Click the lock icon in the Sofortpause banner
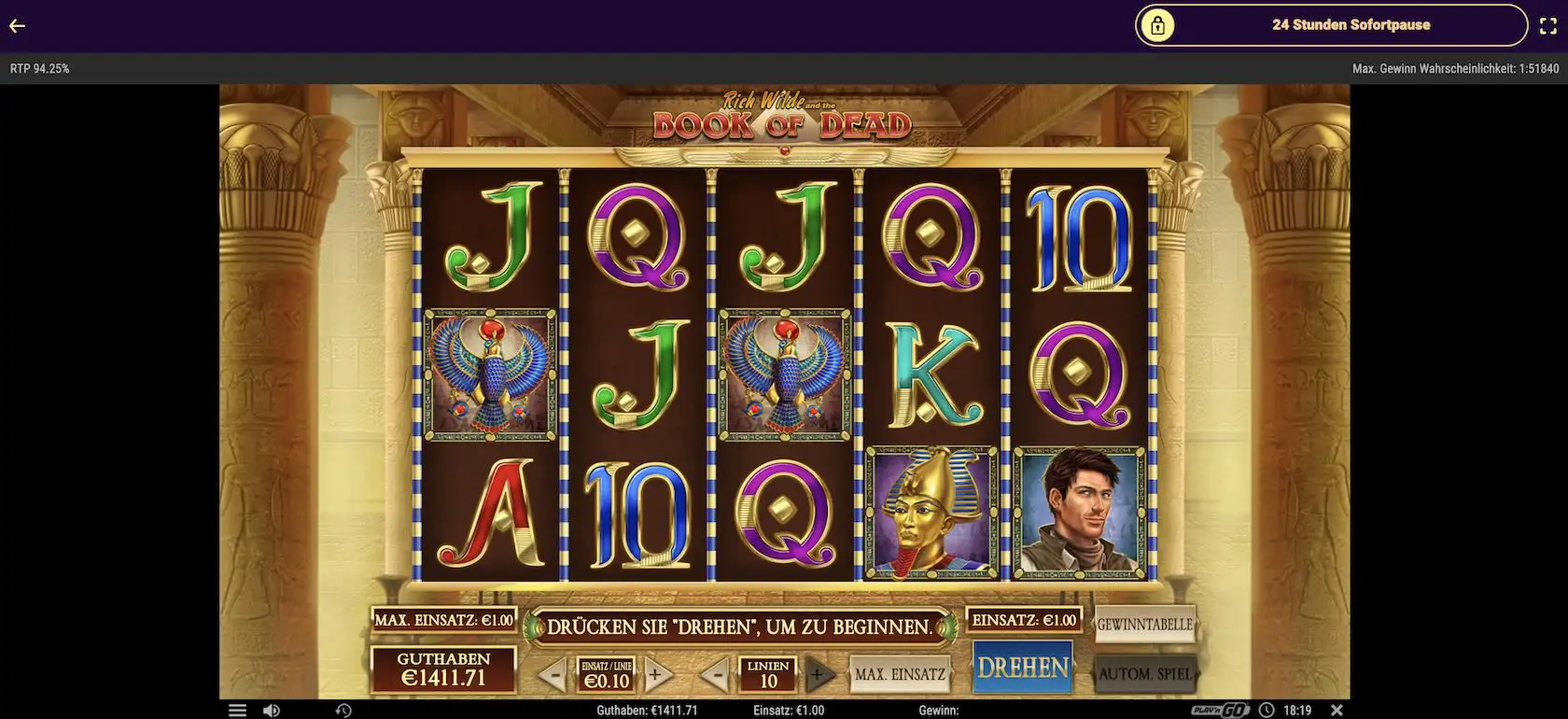Viewport: 1568px width, 719px height. (1159, 25)
